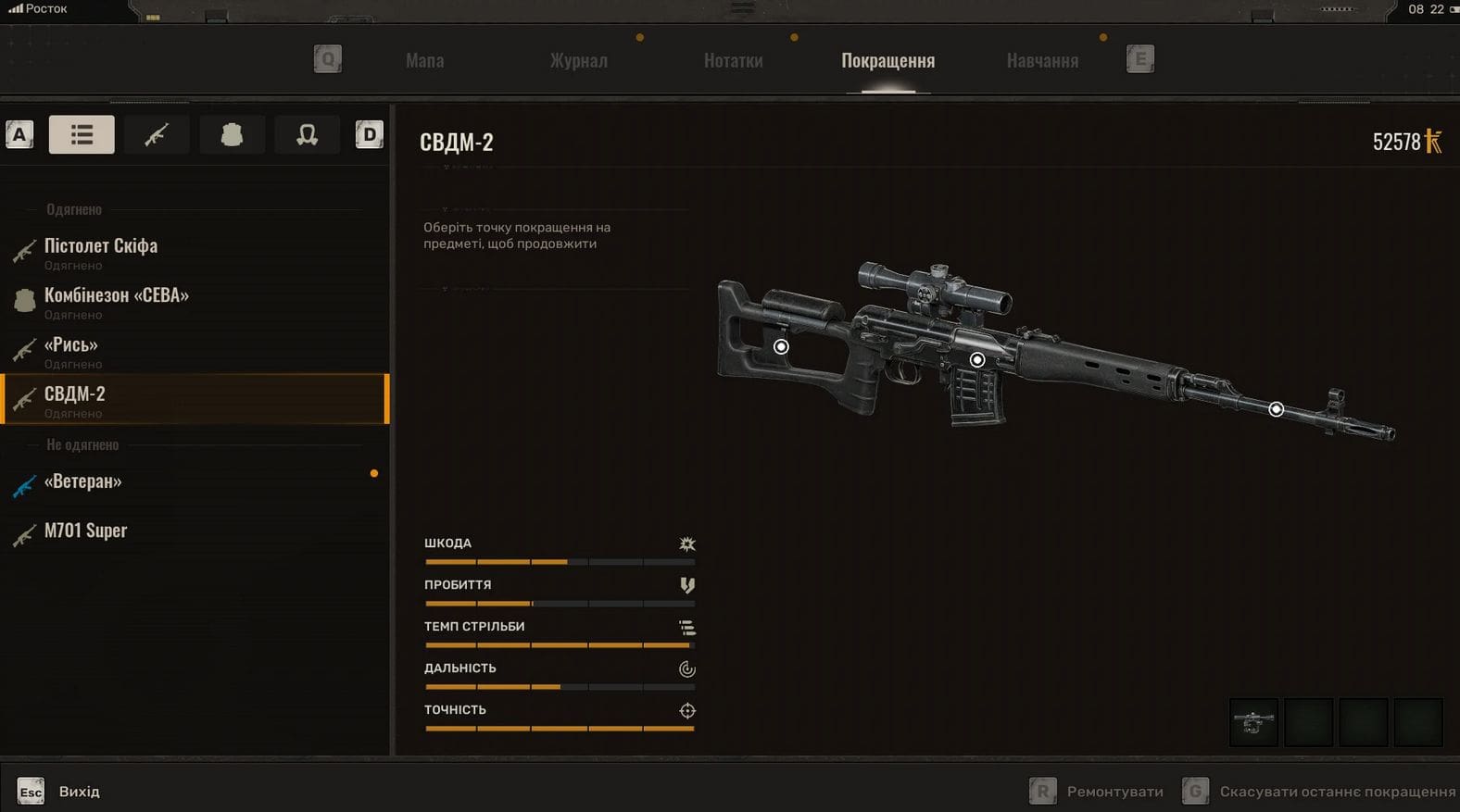Select the upgrade point on the stock

pos(781,346)
